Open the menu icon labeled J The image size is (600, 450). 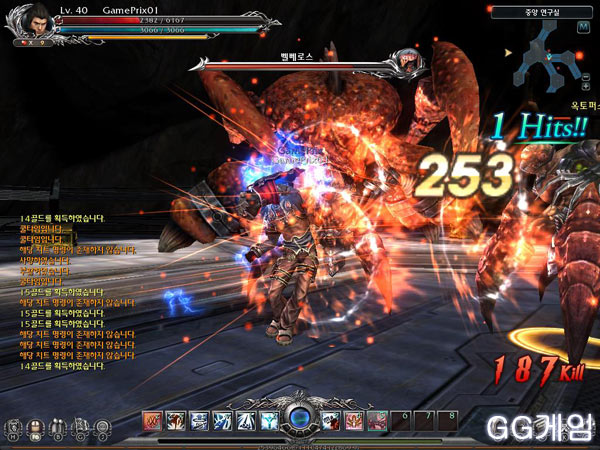point(101,427)
